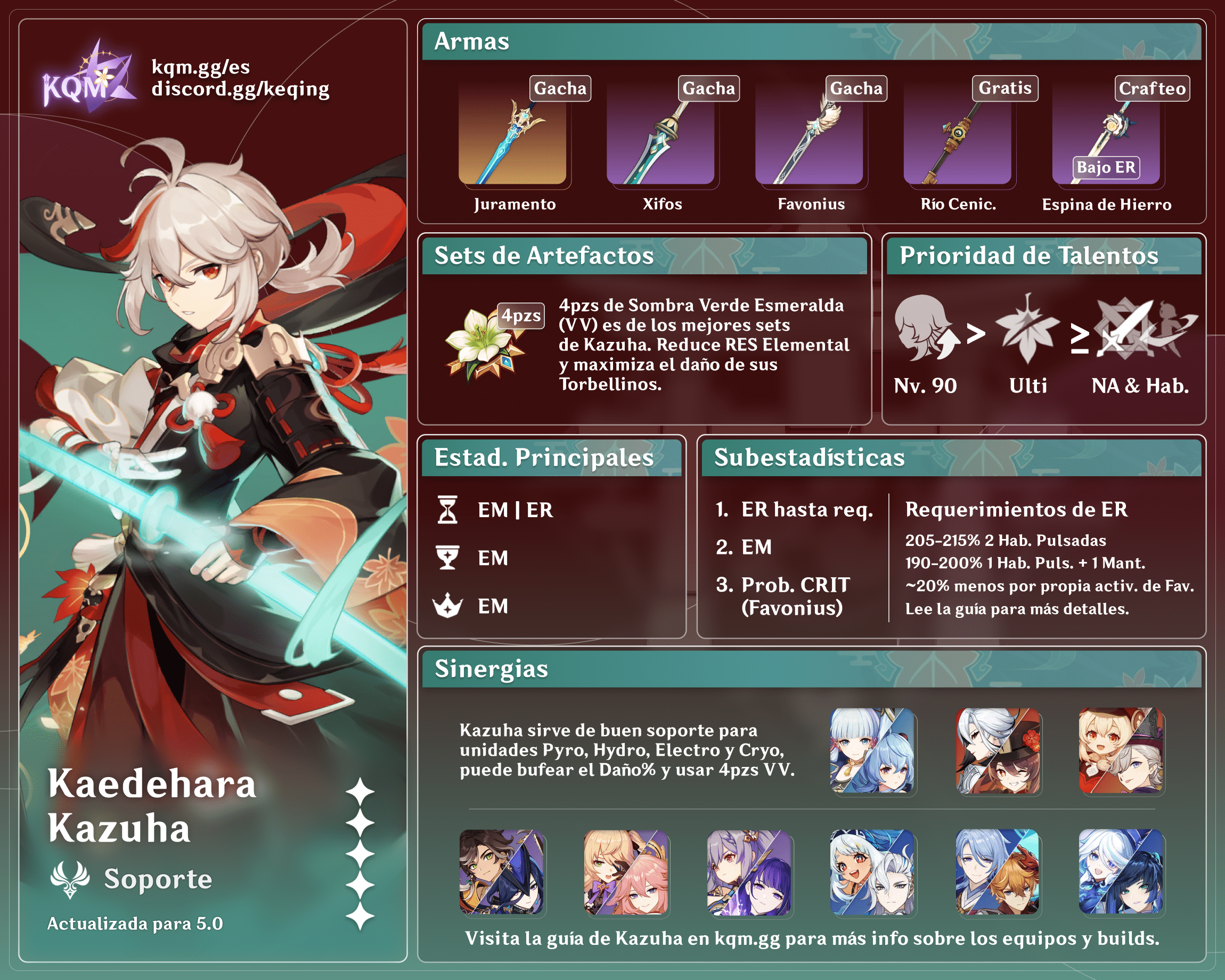Open the Ayaka and Ganyu synergy thumbnail
1225x980 pixels.
pyautogui.click(x=872, y=750)
